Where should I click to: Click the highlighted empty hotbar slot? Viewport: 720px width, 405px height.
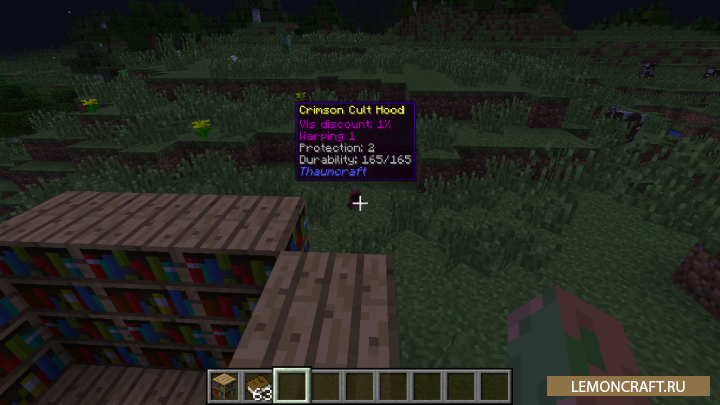[292, 384]
